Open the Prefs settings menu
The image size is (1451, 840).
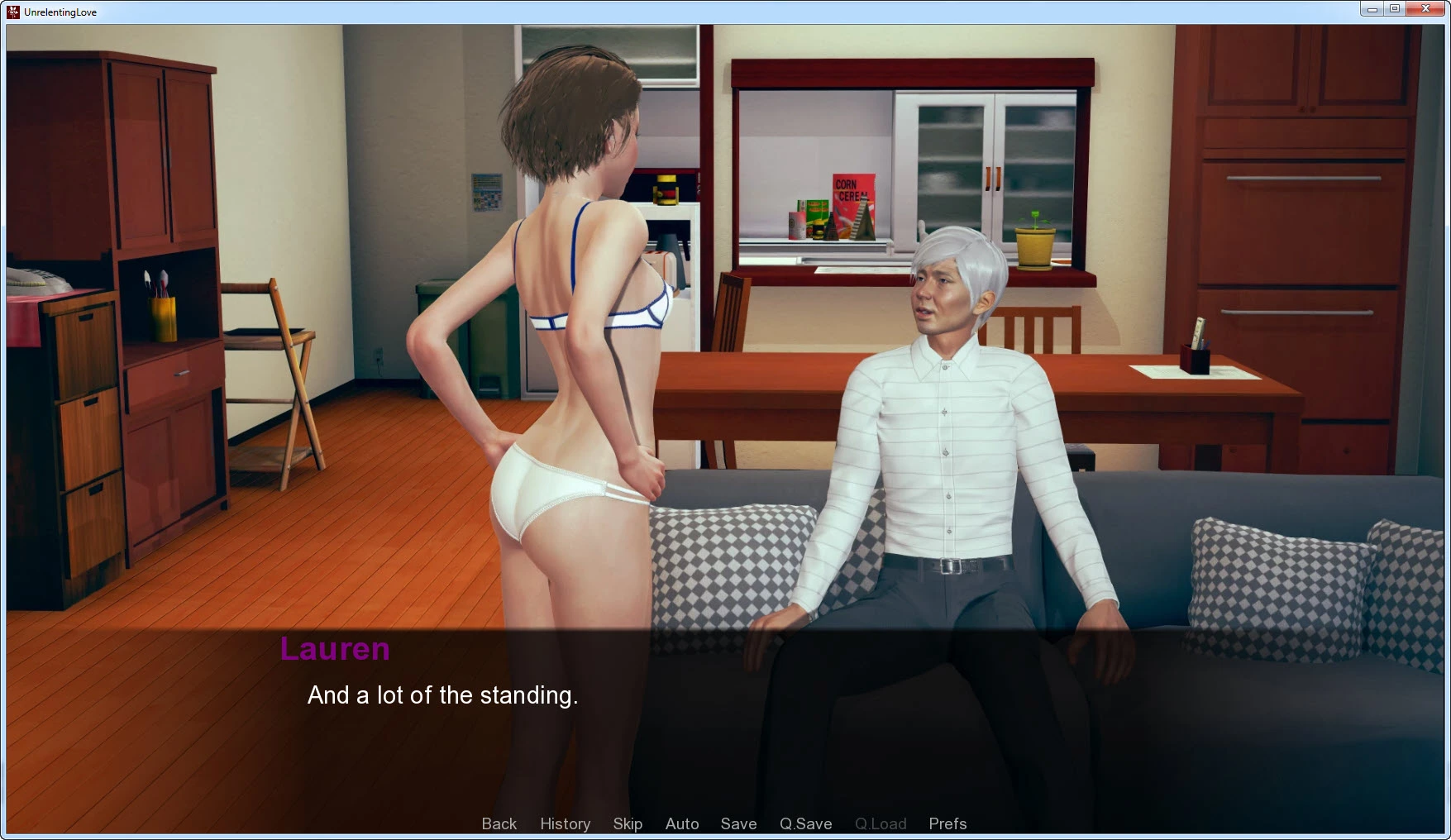click(947, 823)
